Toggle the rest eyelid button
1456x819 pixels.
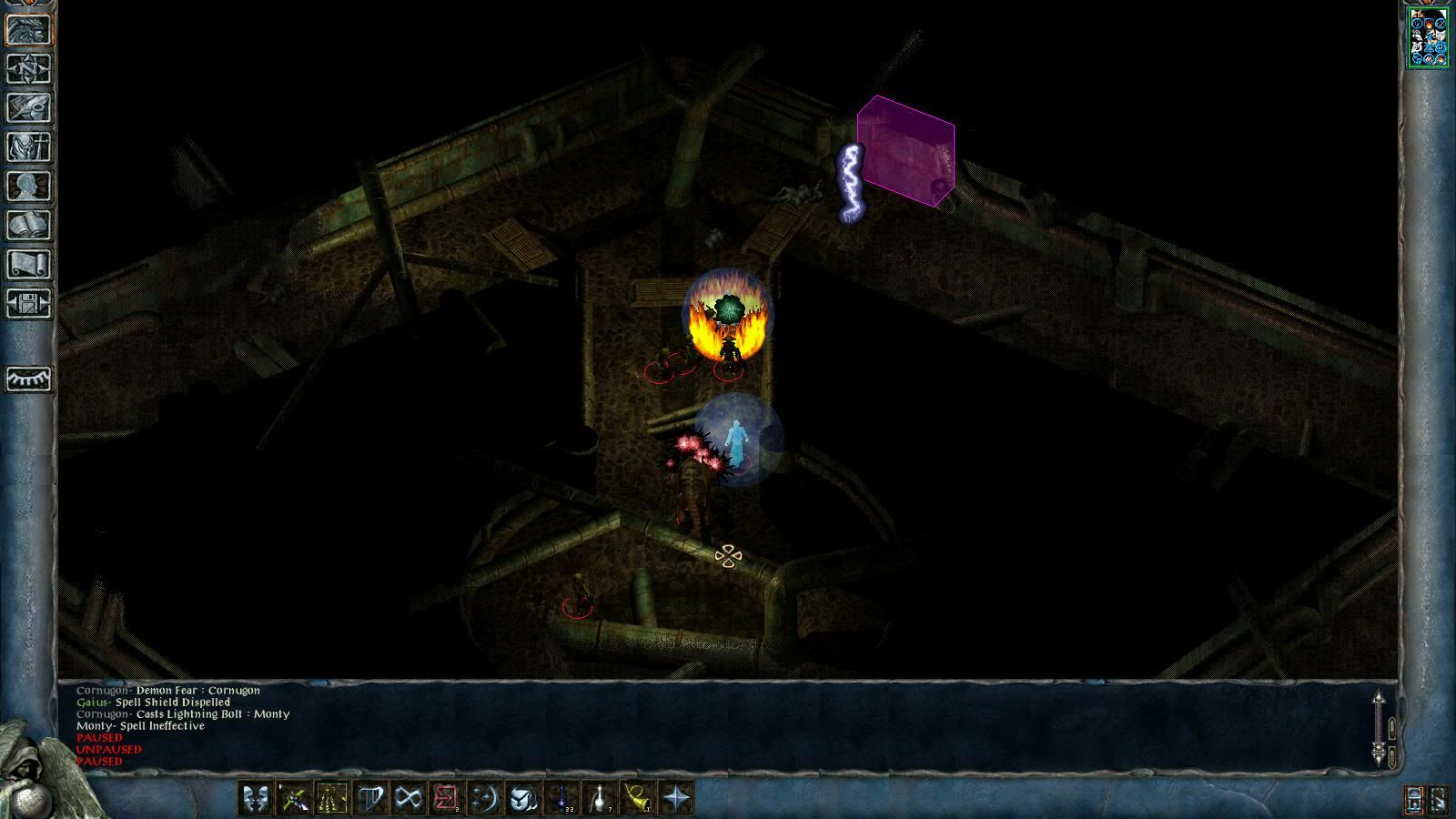click(29, 379)
